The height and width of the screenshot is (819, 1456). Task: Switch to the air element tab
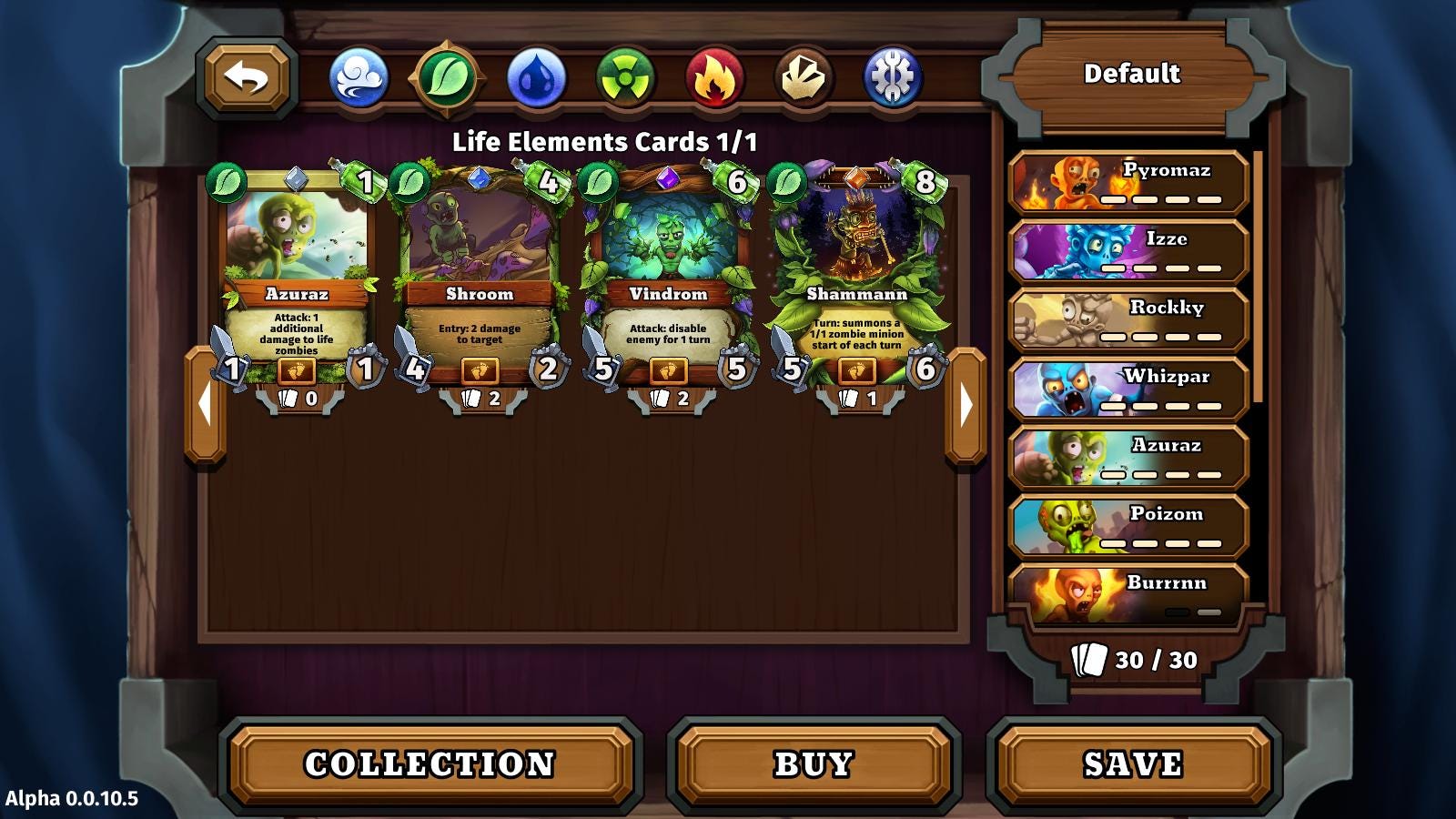coord(359,77)
